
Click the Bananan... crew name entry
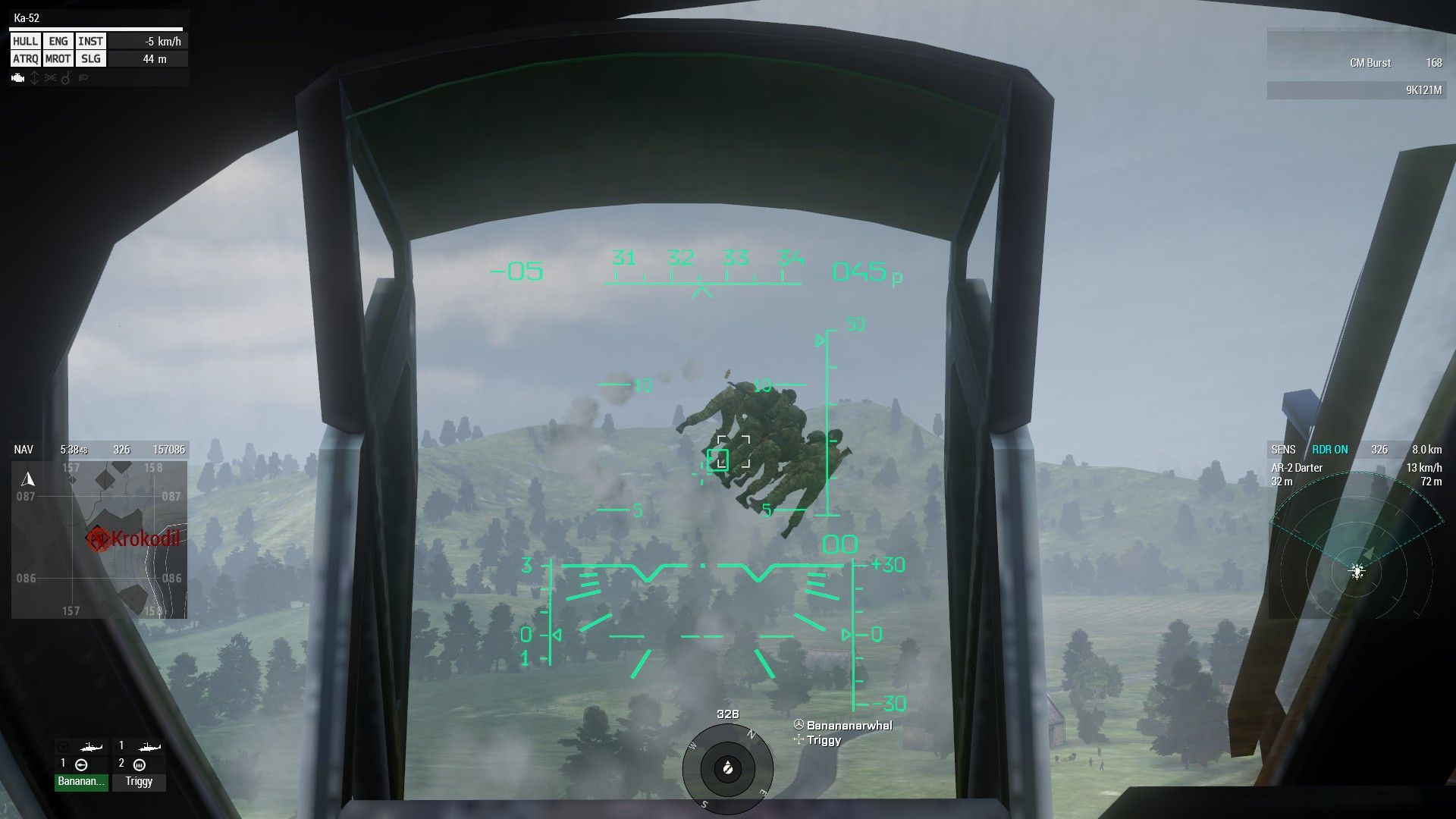(81, 782)
